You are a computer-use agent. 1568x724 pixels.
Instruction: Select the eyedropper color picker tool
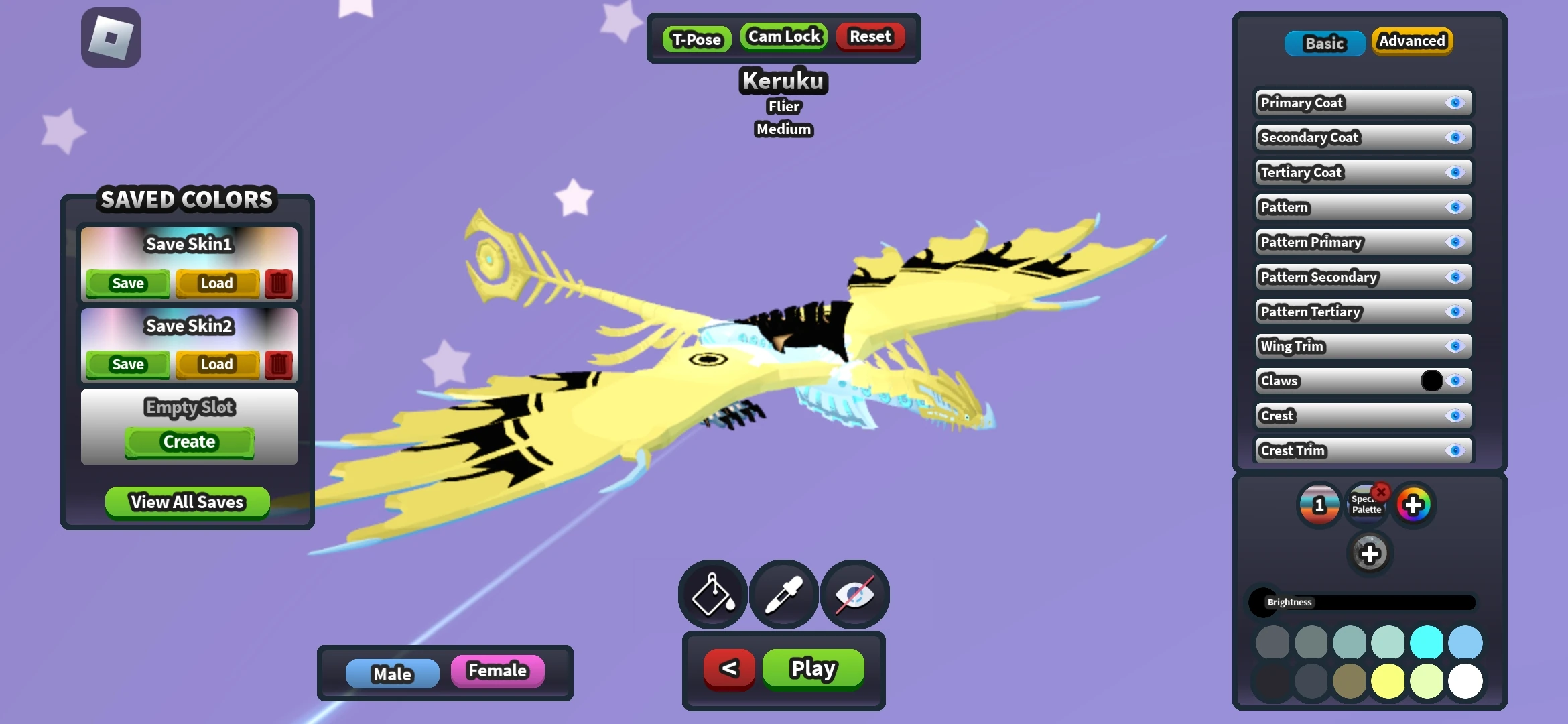click(x=783, y=594)
